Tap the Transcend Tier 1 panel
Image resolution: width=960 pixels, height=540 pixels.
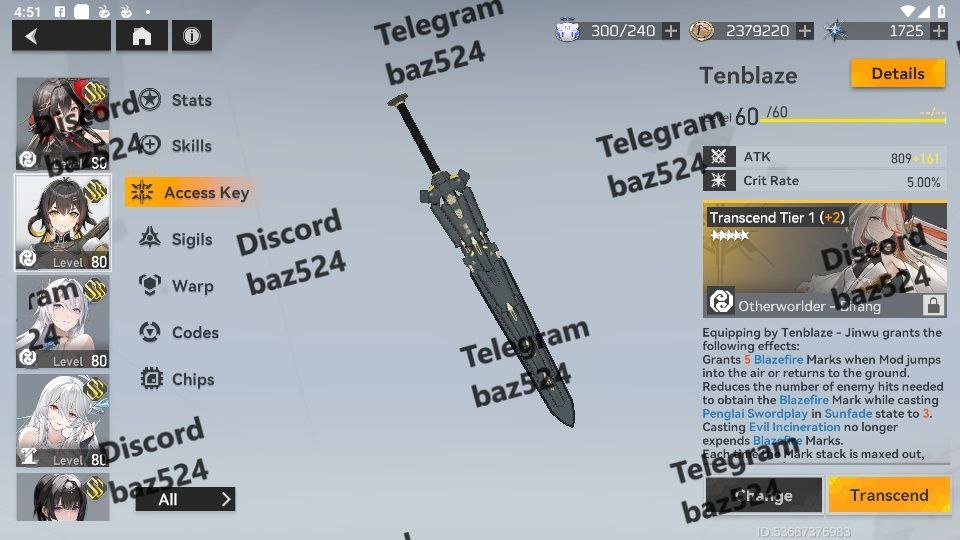(825, 261)
